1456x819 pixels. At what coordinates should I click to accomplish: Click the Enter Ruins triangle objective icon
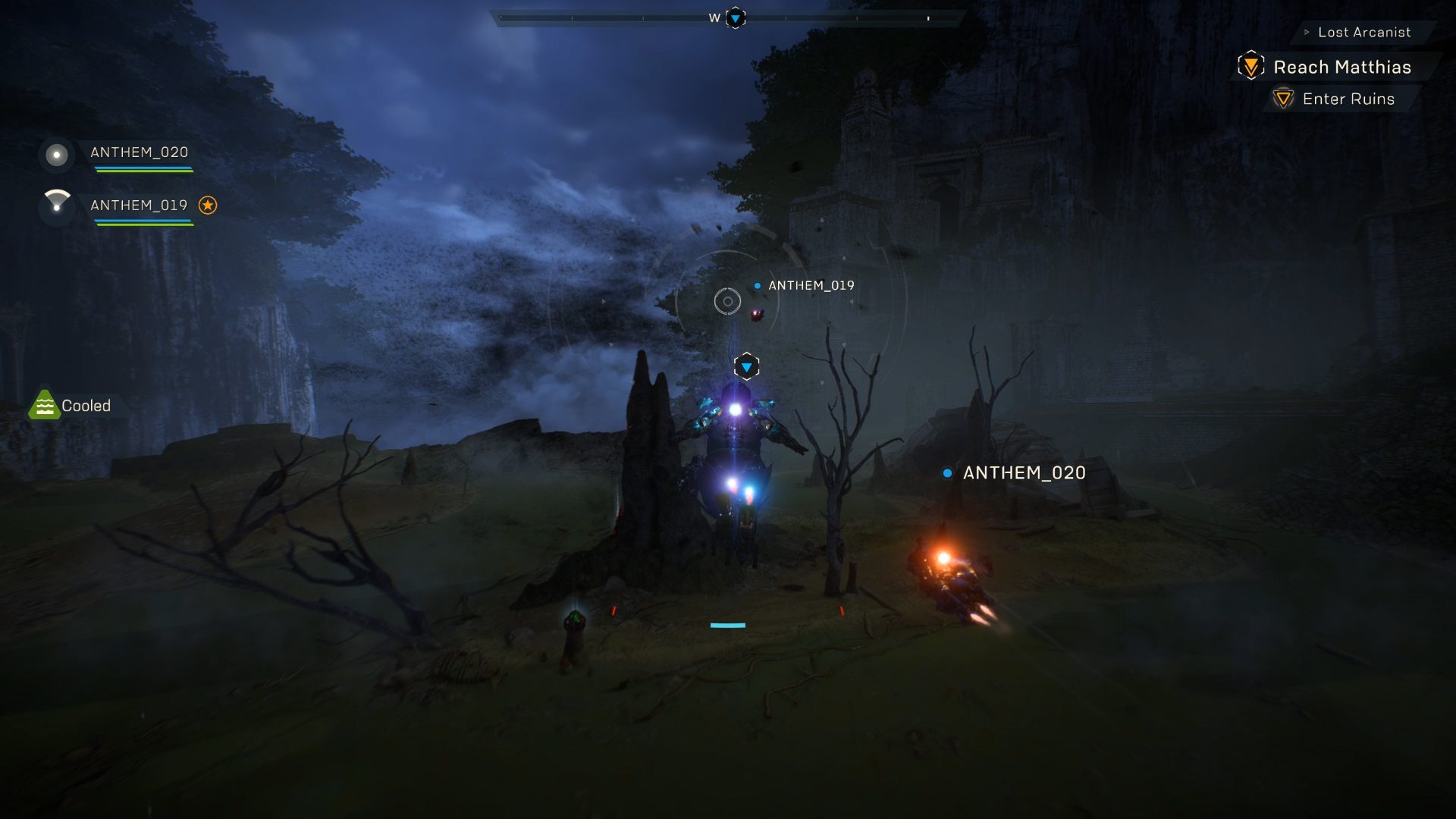1282,98
